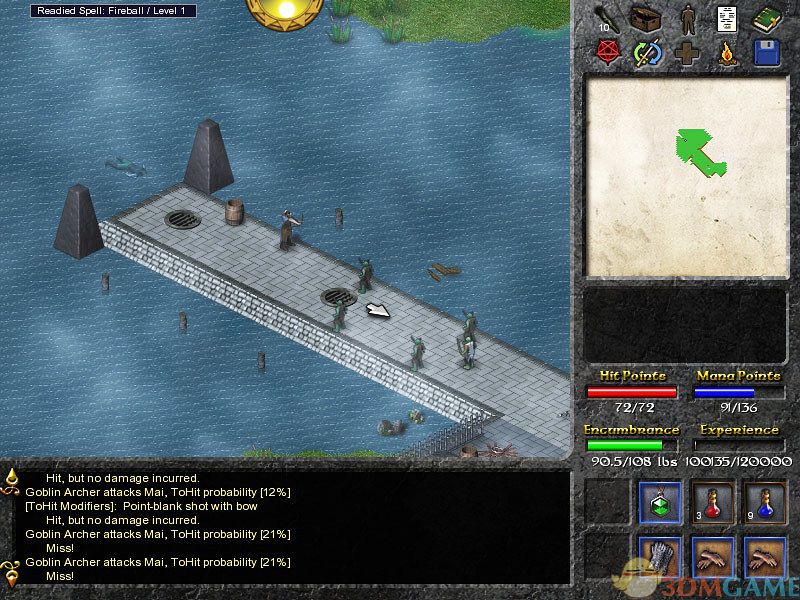Click the green arrow minimap
Viewport: 800px width, 600px height.
click(700, 151)
